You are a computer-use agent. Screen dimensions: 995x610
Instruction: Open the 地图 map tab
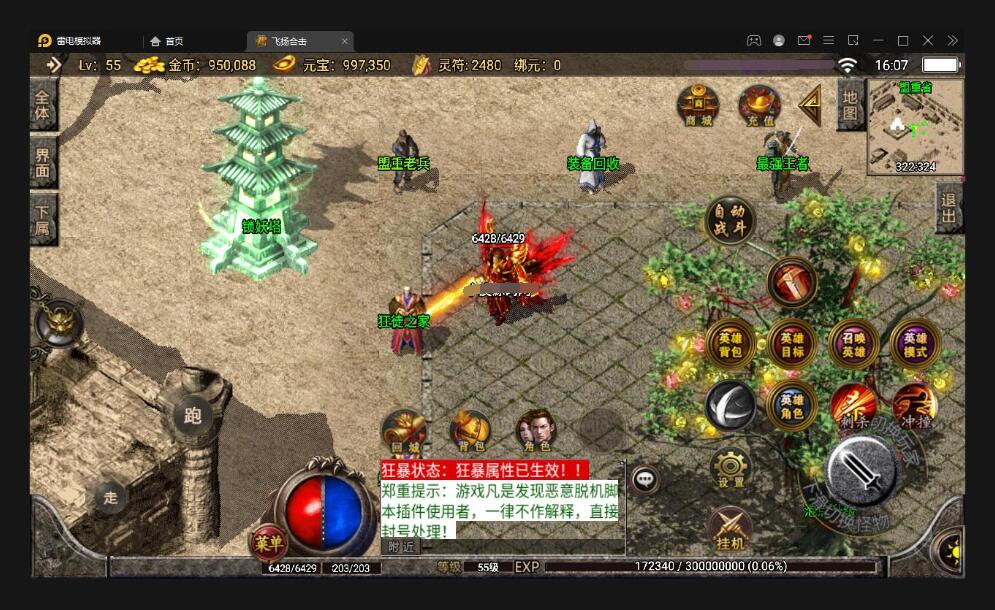pos(850,104)
